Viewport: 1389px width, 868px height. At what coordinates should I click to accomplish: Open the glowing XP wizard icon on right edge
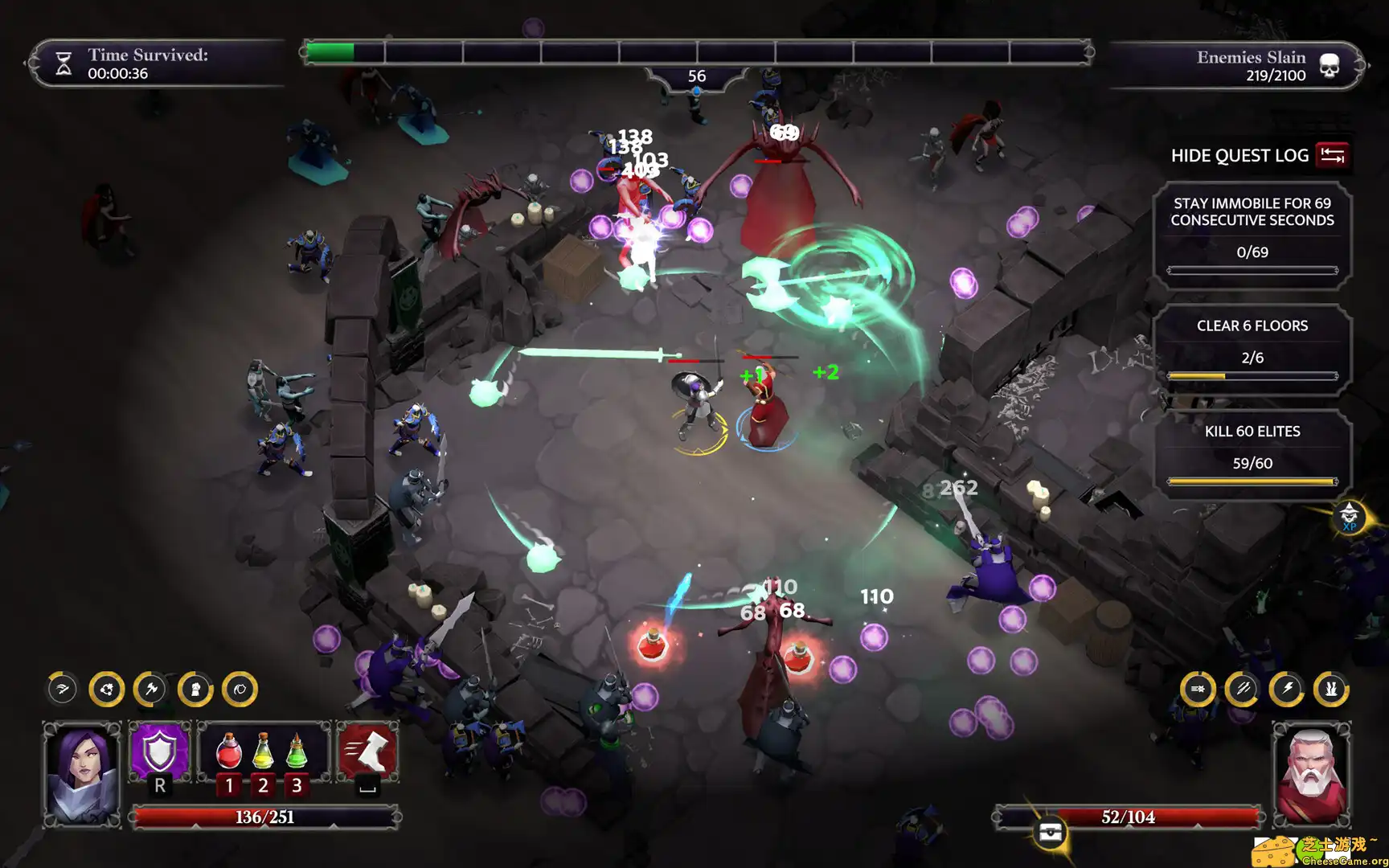point(1351,515)
